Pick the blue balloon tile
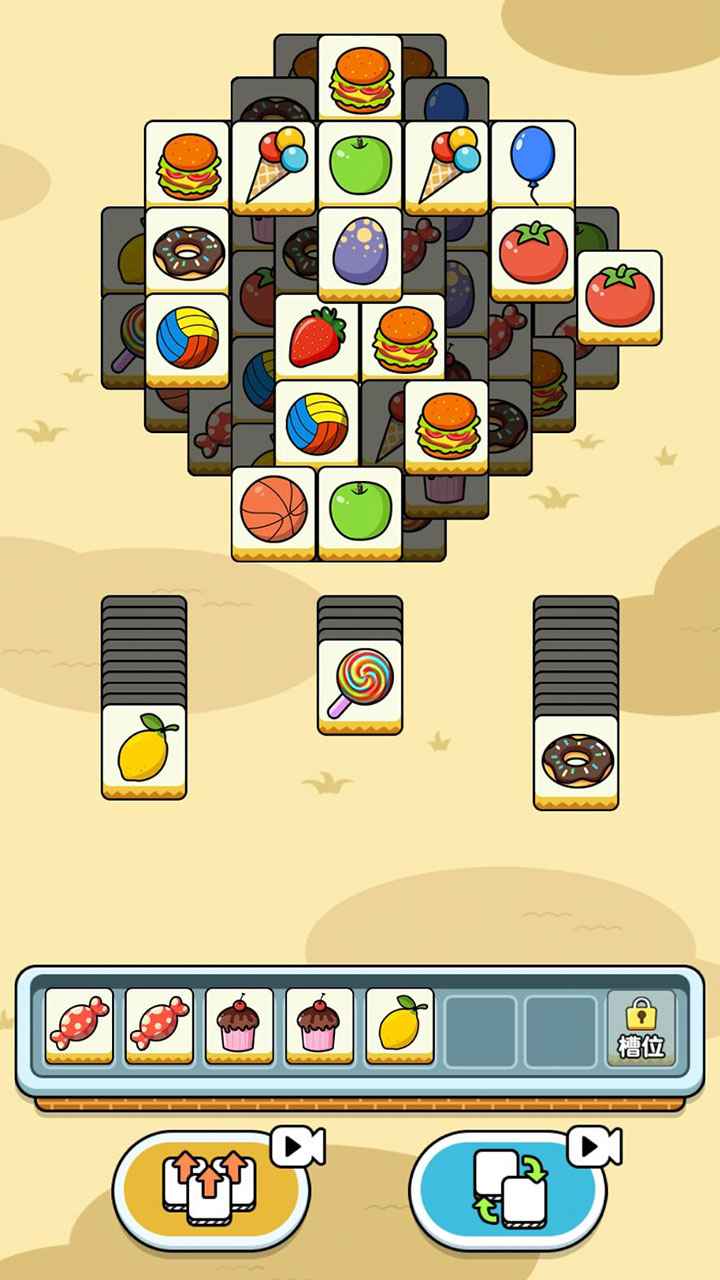 click(532, 162)
